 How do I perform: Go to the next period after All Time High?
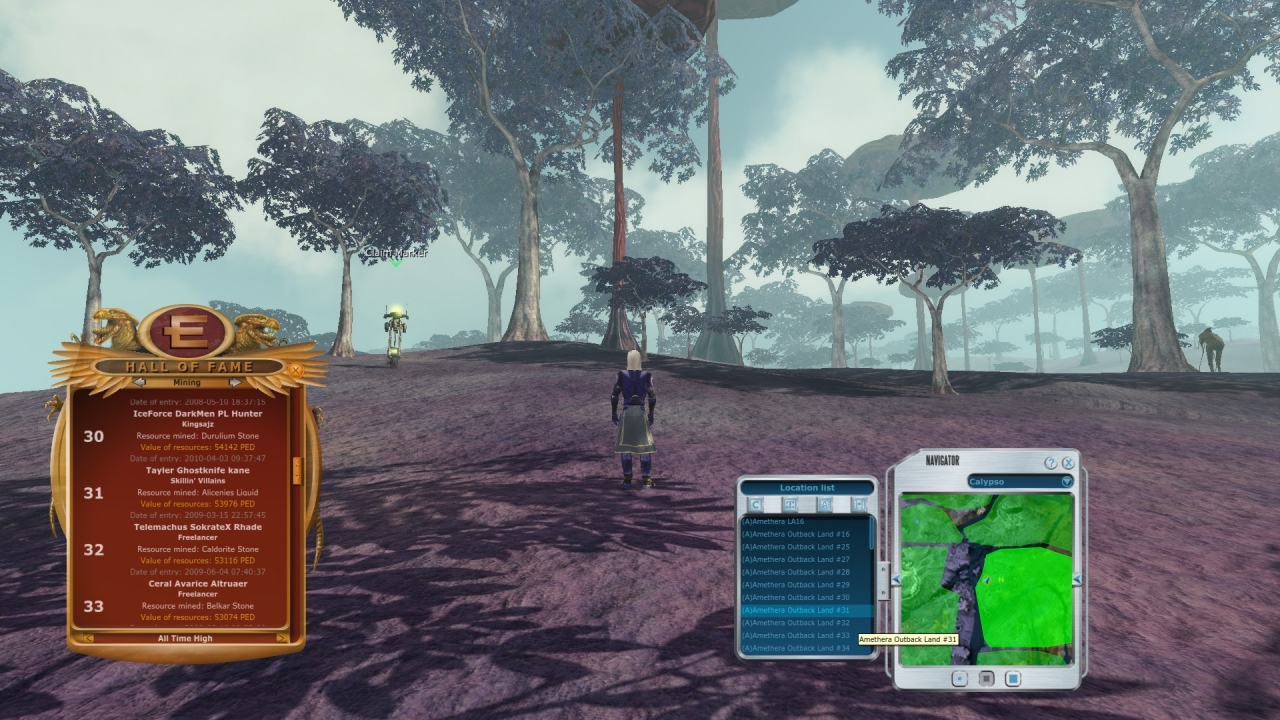[x=282, y=638]
